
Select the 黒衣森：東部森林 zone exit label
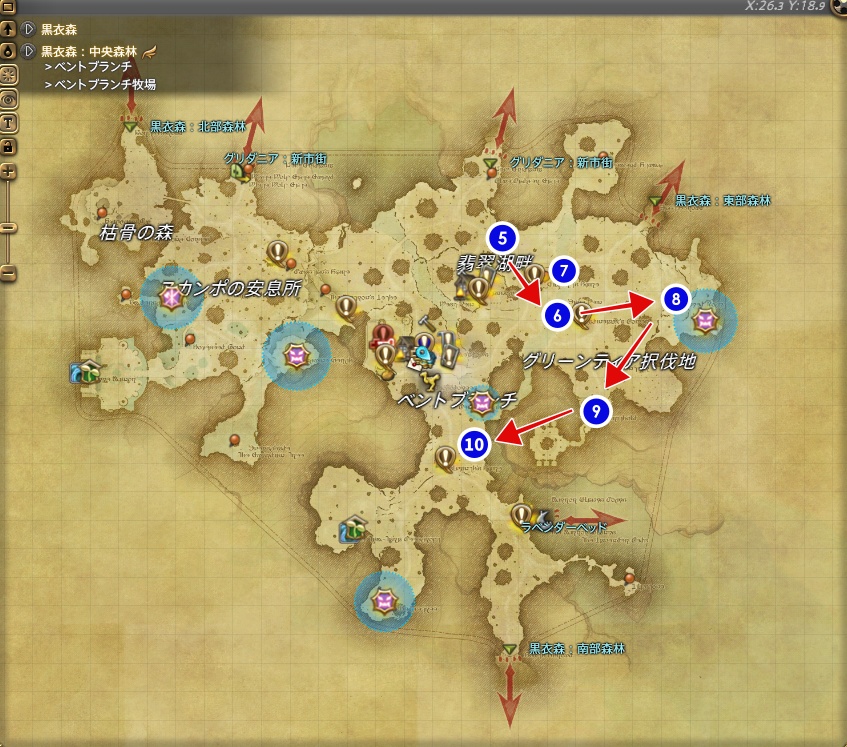click(x=722, y=201)
